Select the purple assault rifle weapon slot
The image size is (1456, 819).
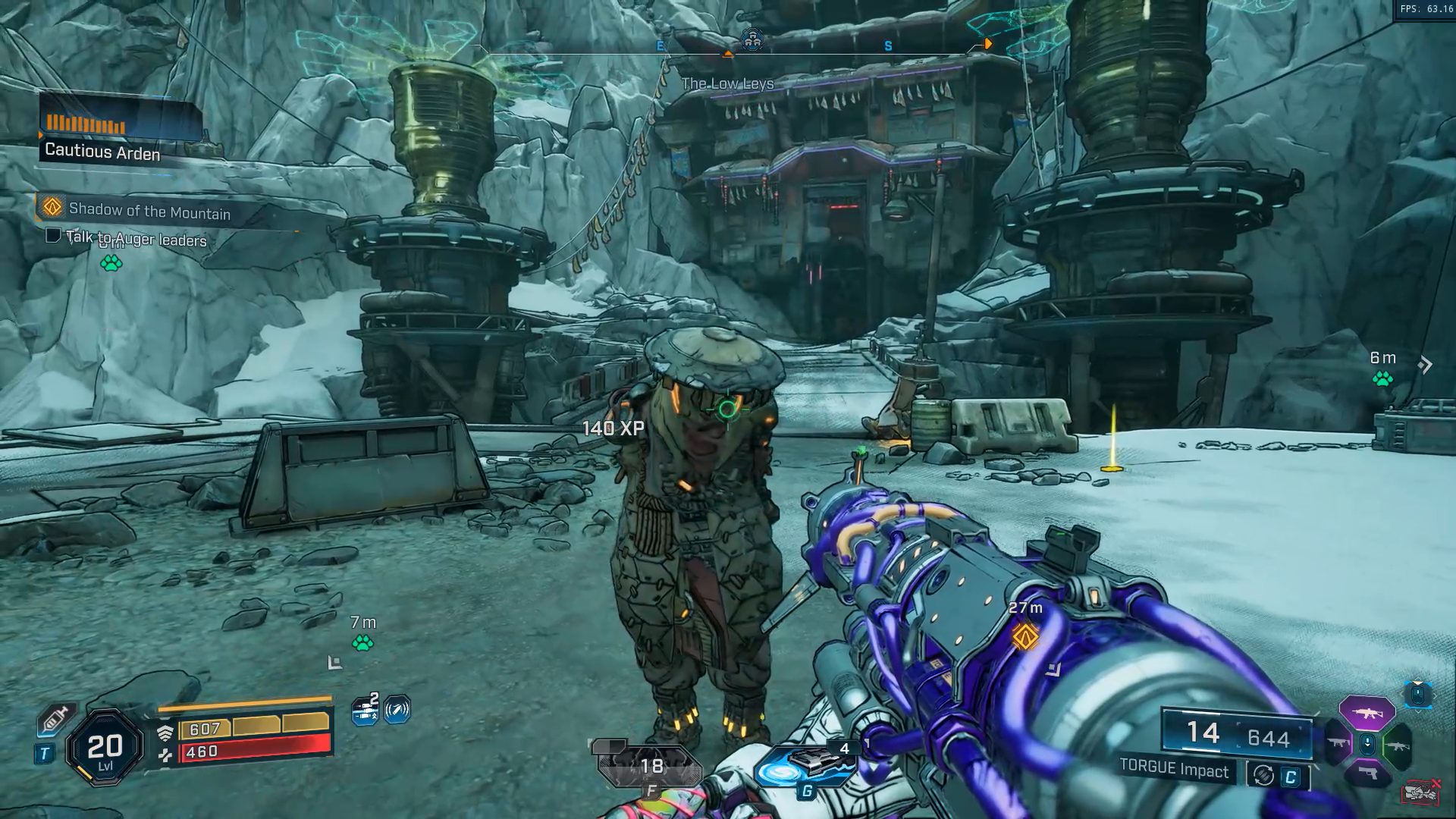pyautogui.click(x=1367, y=713)
